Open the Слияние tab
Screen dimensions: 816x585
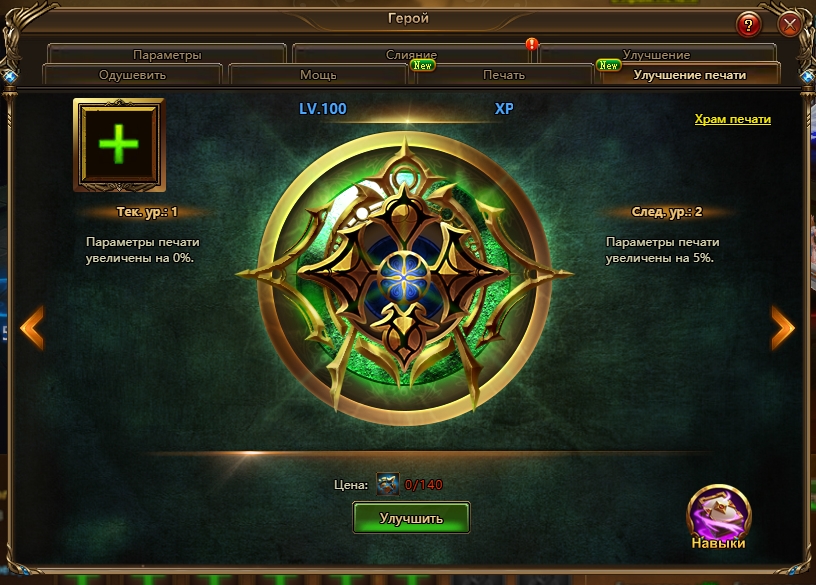click(411, 55)
